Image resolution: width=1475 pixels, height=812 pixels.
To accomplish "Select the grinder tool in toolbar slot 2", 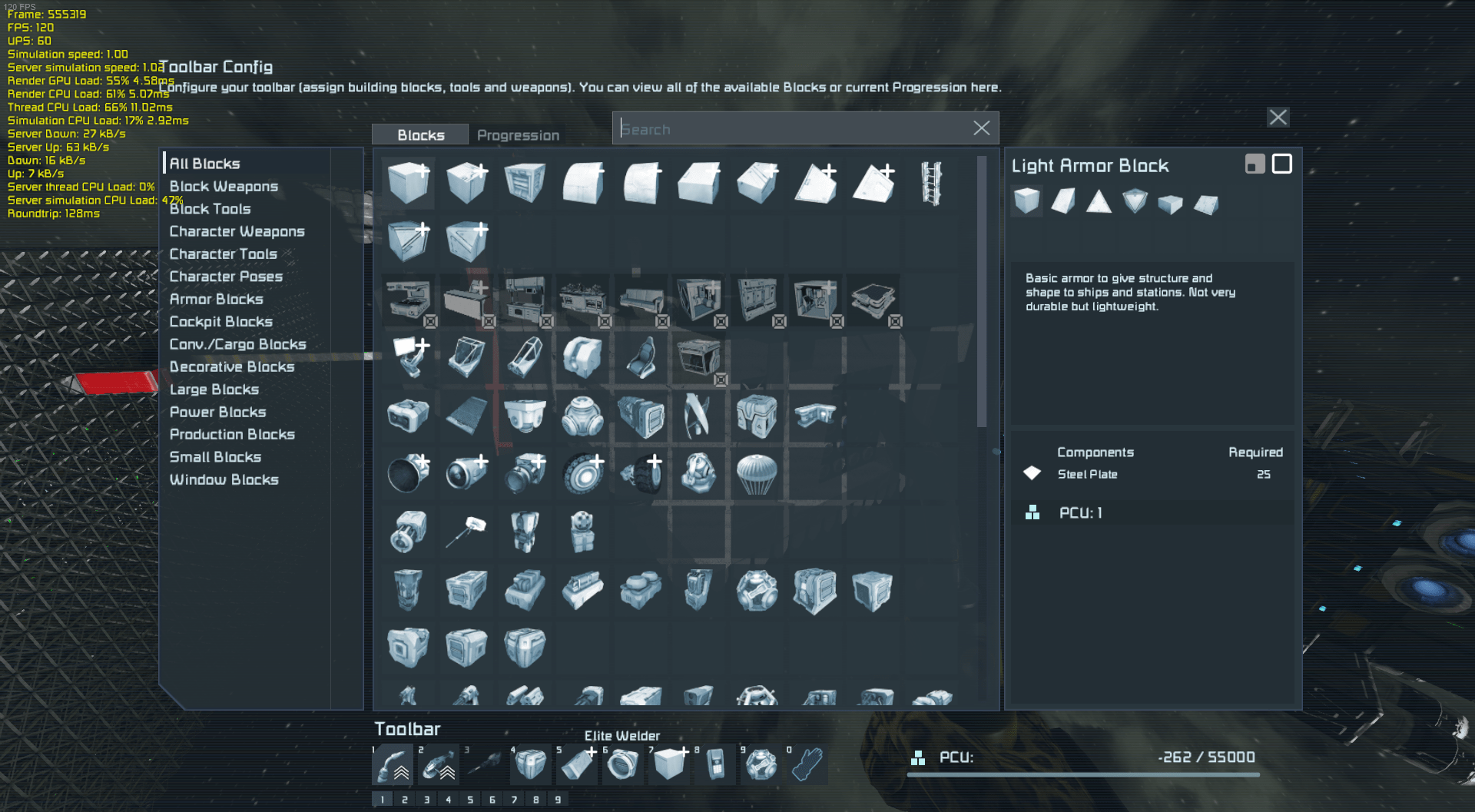I will pos(439,764).
